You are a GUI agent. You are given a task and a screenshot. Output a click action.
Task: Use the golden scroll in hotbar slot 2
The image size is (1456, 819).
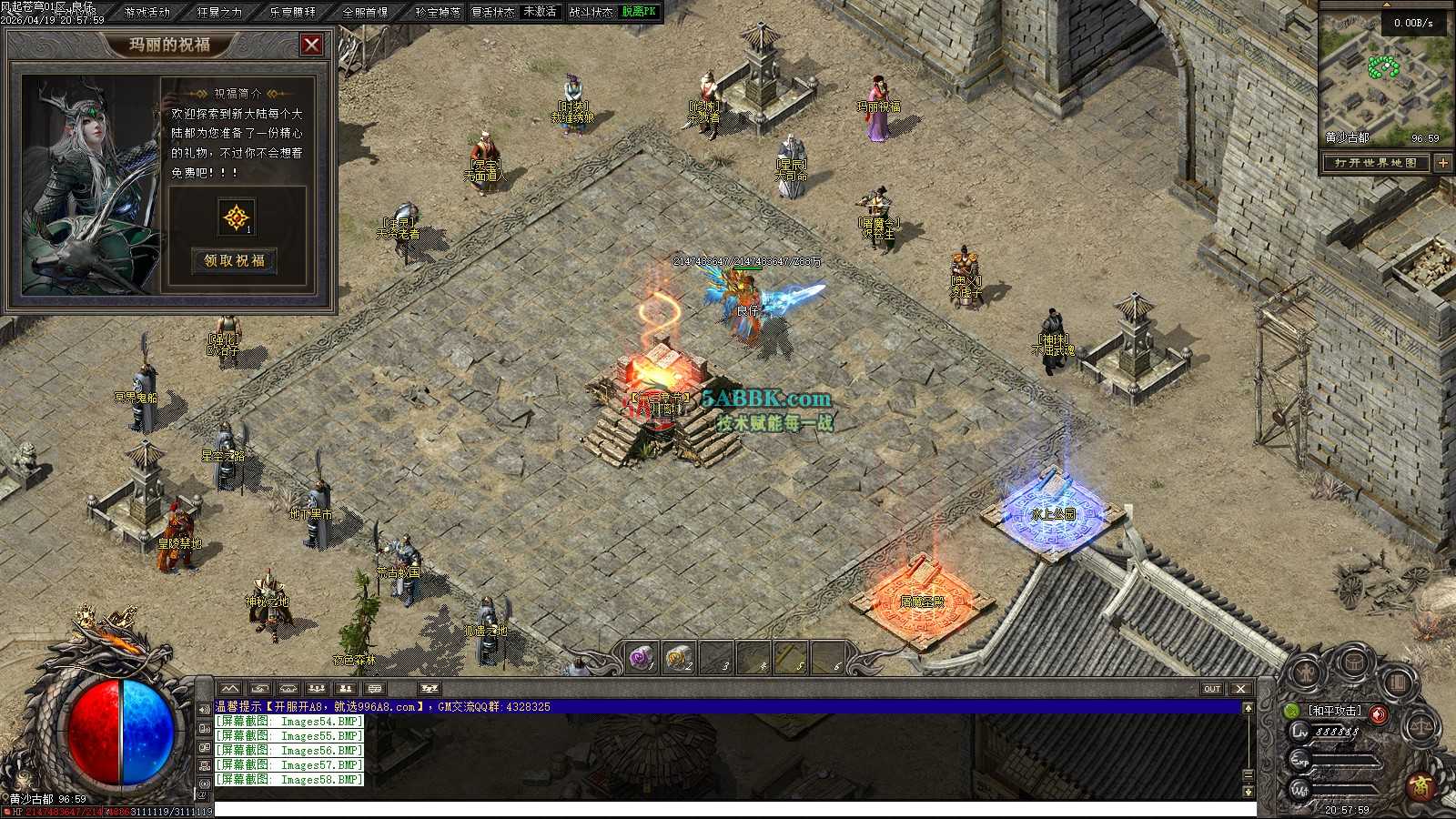[x=678, y=657]
